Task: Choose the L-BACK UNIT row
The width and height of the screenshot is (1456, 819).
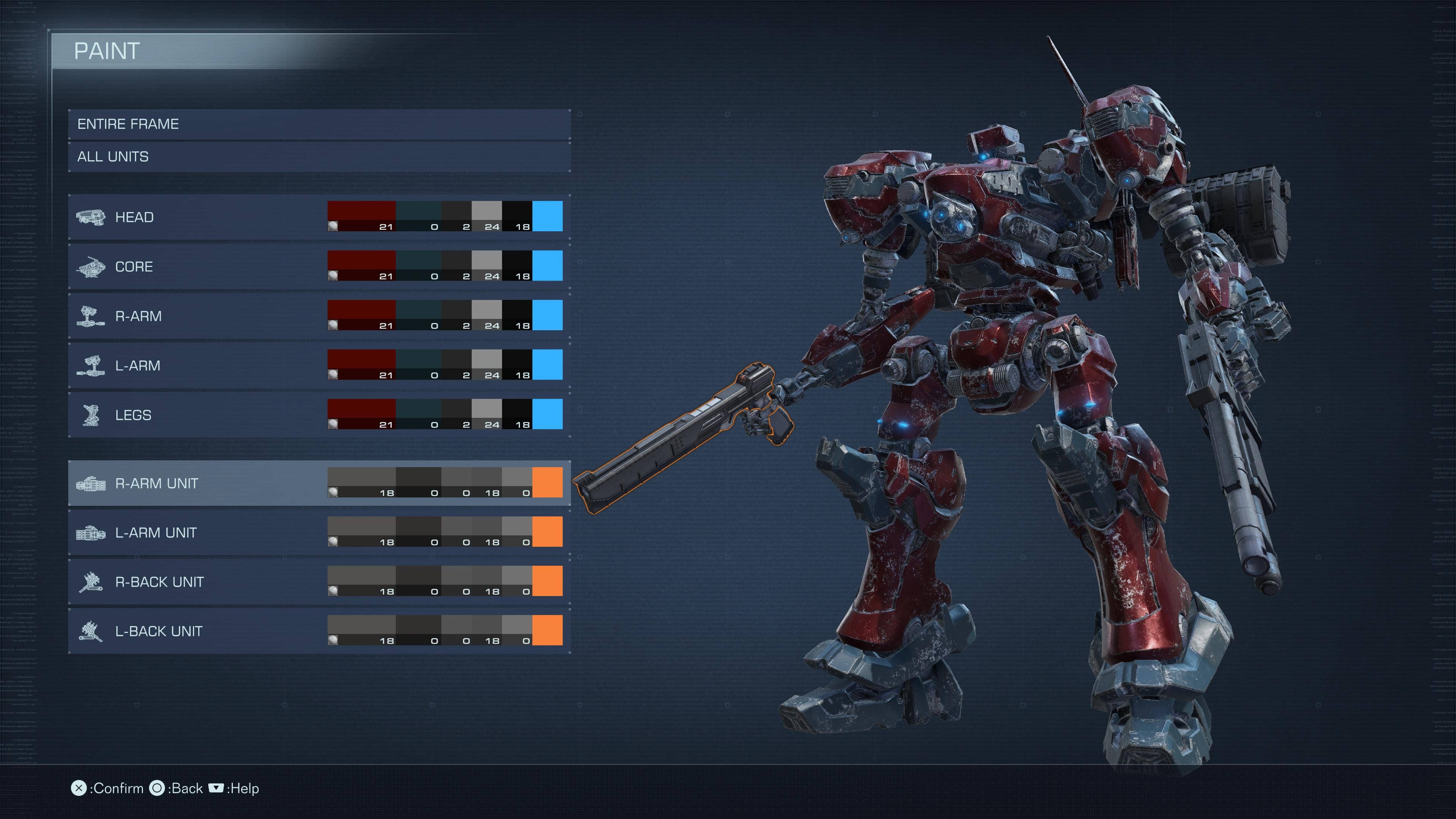Action: pyautogui.click(x=198, y=631)
